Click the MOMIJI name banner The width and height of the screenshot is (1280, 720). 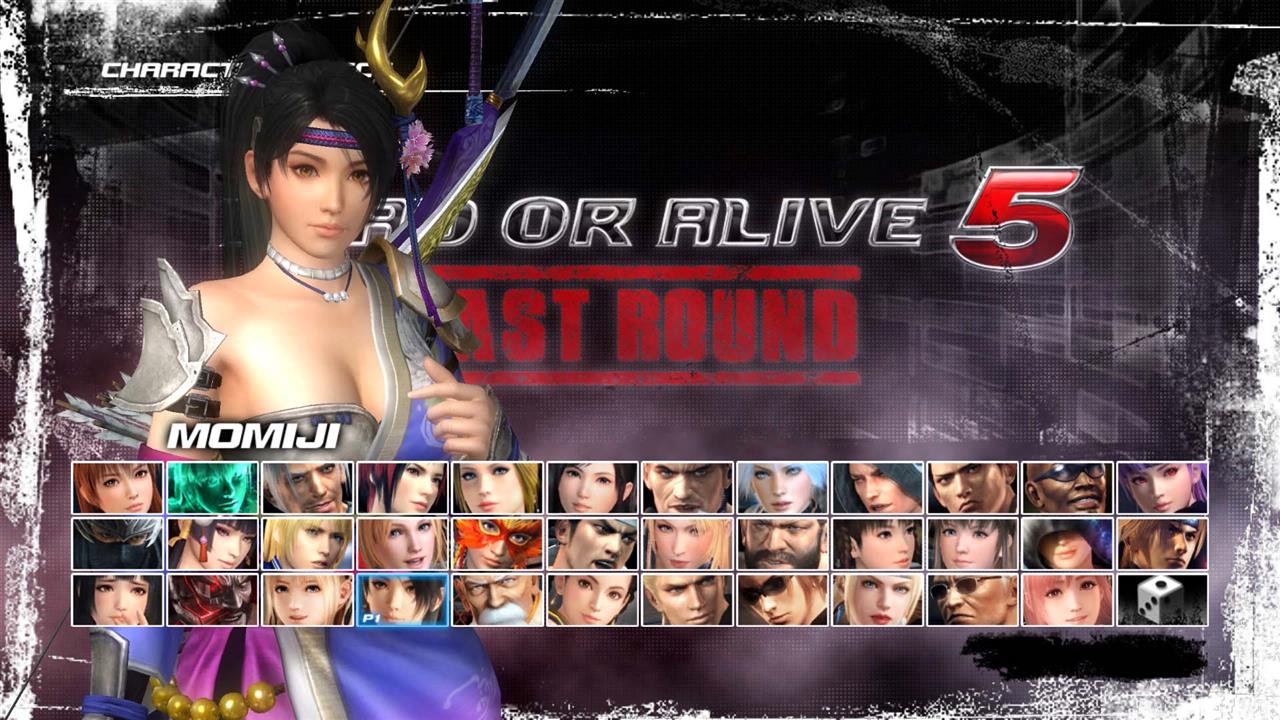250,438
